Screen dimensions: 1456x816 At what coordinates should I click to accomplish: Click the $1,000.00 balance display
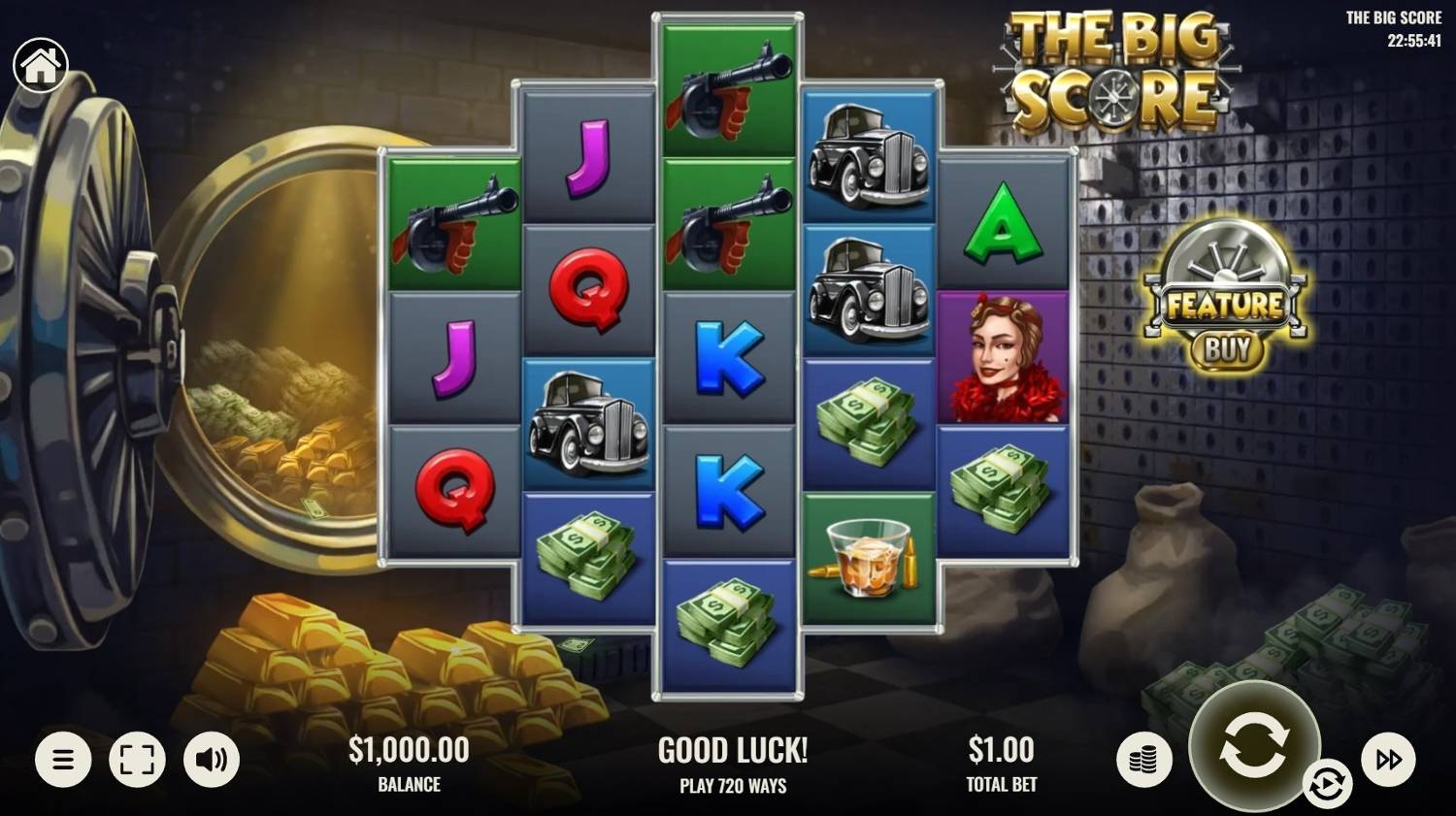(x=409, y=750)
